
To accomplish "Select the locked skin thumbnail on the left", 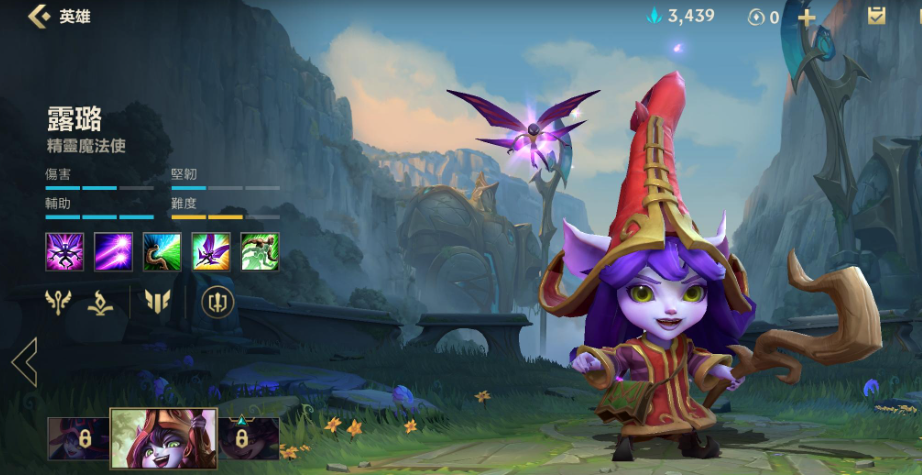I will [78, 438].
